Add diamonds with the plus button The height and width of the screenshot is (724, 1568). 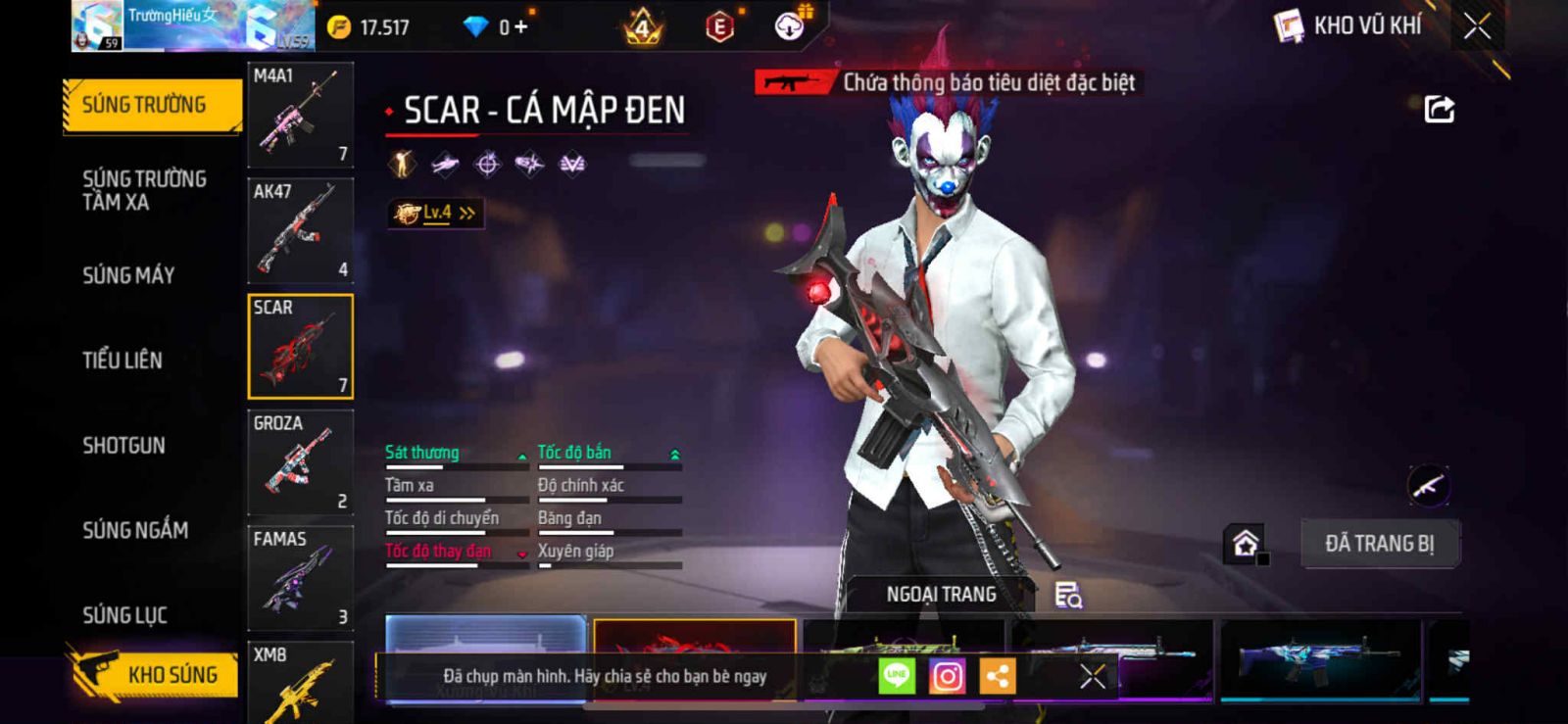(x=520, y=27)
